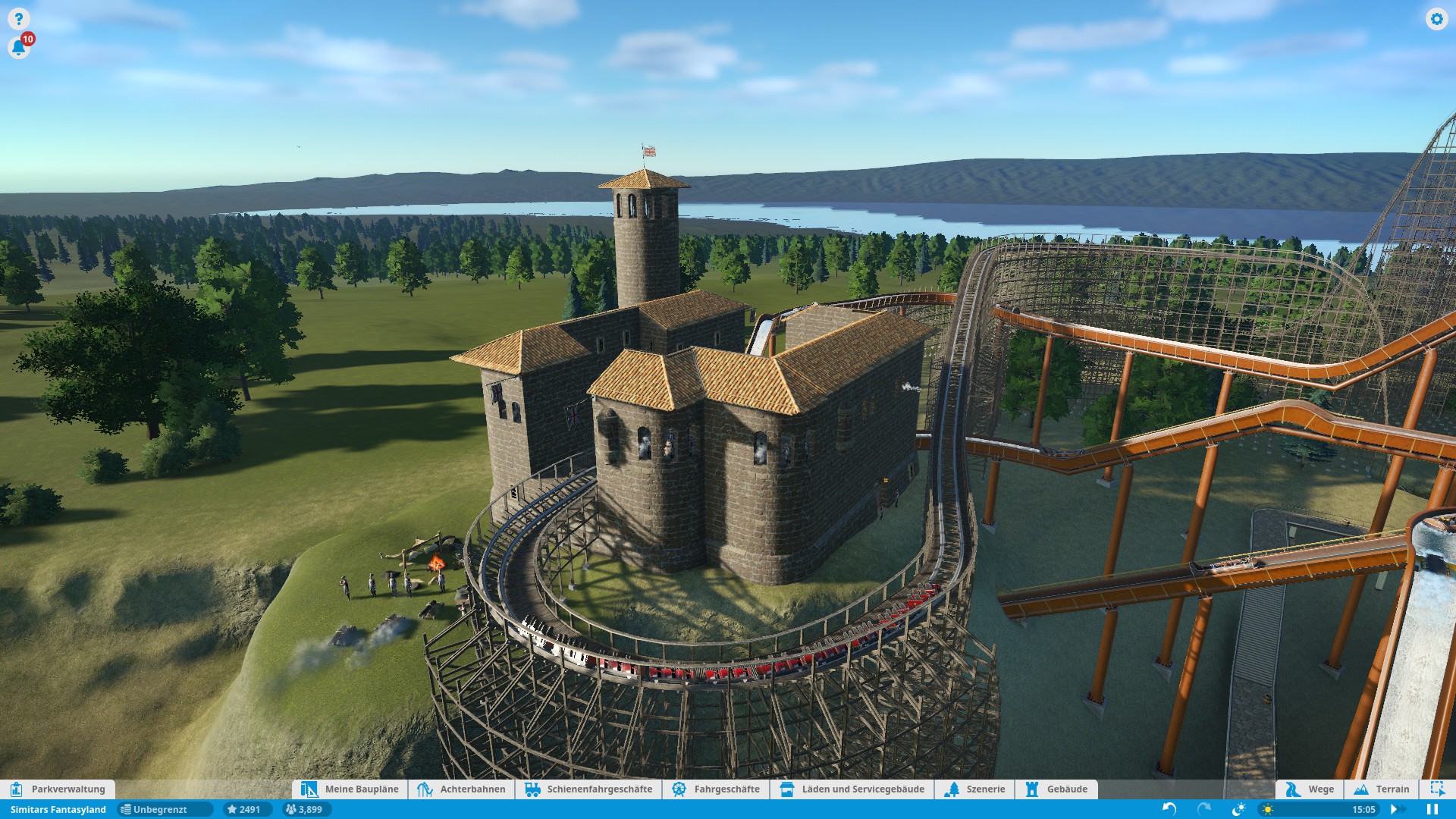Browse Schienenfahrgeschäfte tracked rides
Screen dimensions: 1456x819
coord(588,789)
